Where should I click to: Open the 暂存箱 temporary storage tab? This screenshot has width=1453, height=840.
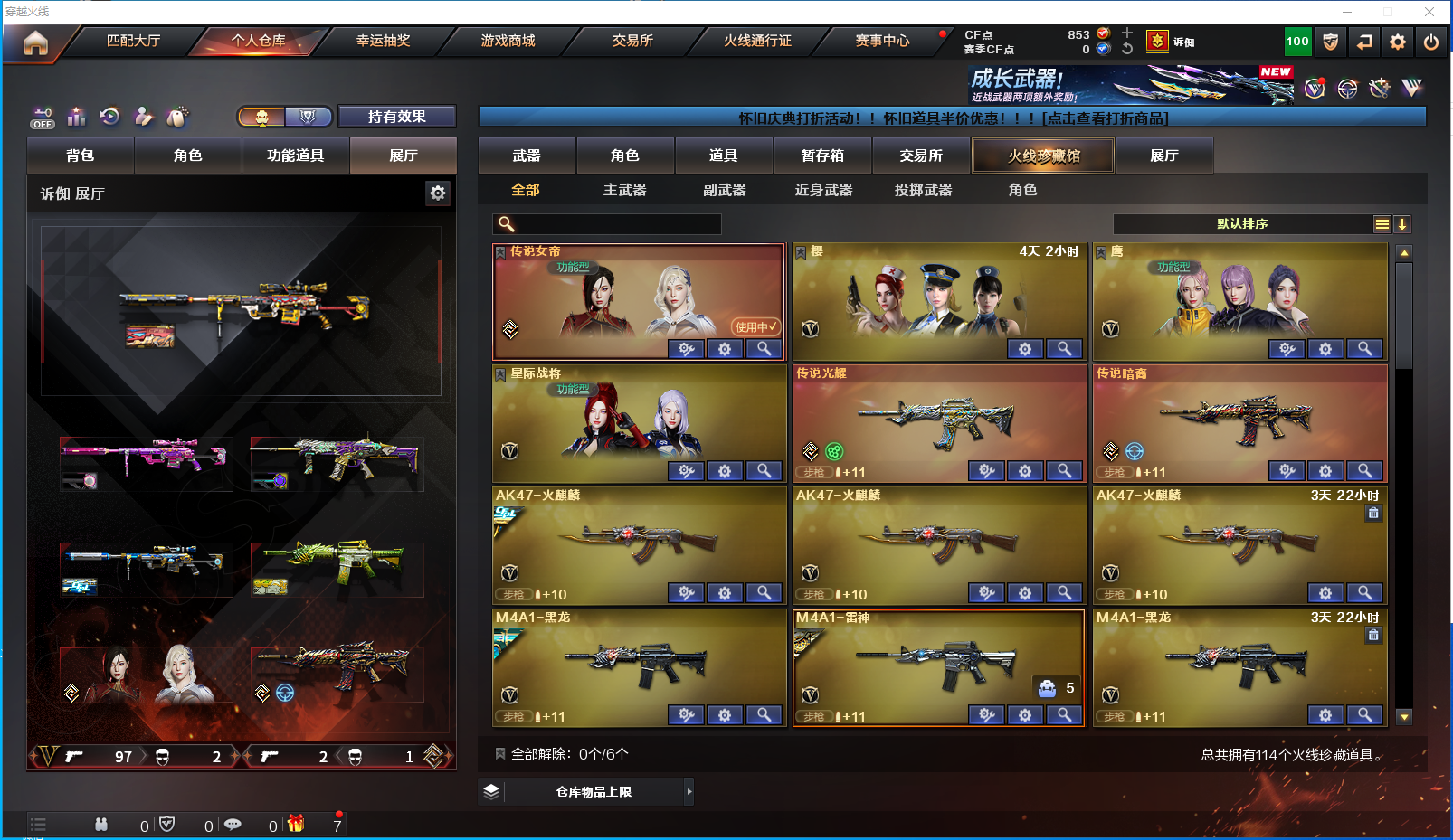pyautogui.click(x=822, y=156)
